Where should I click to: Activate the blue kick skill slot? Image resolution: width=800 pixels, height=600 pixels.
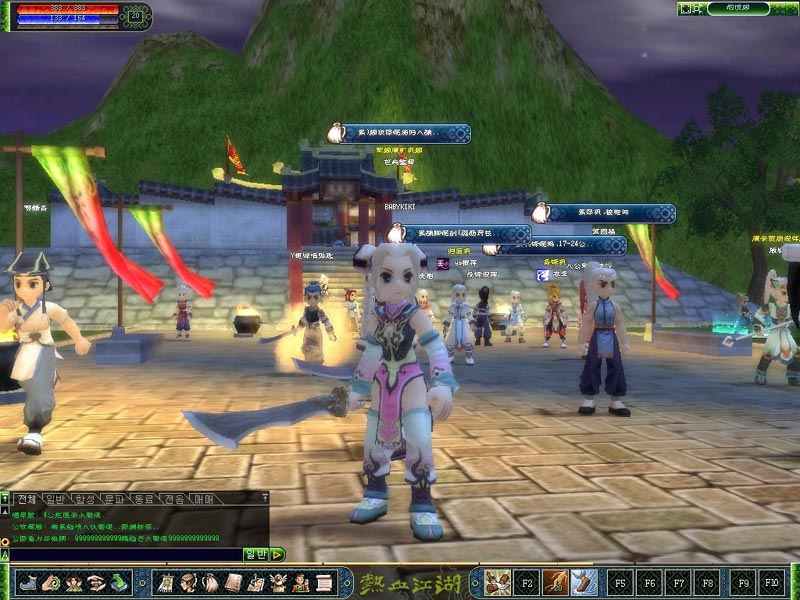pyautogui.click(x=583, y=581)
